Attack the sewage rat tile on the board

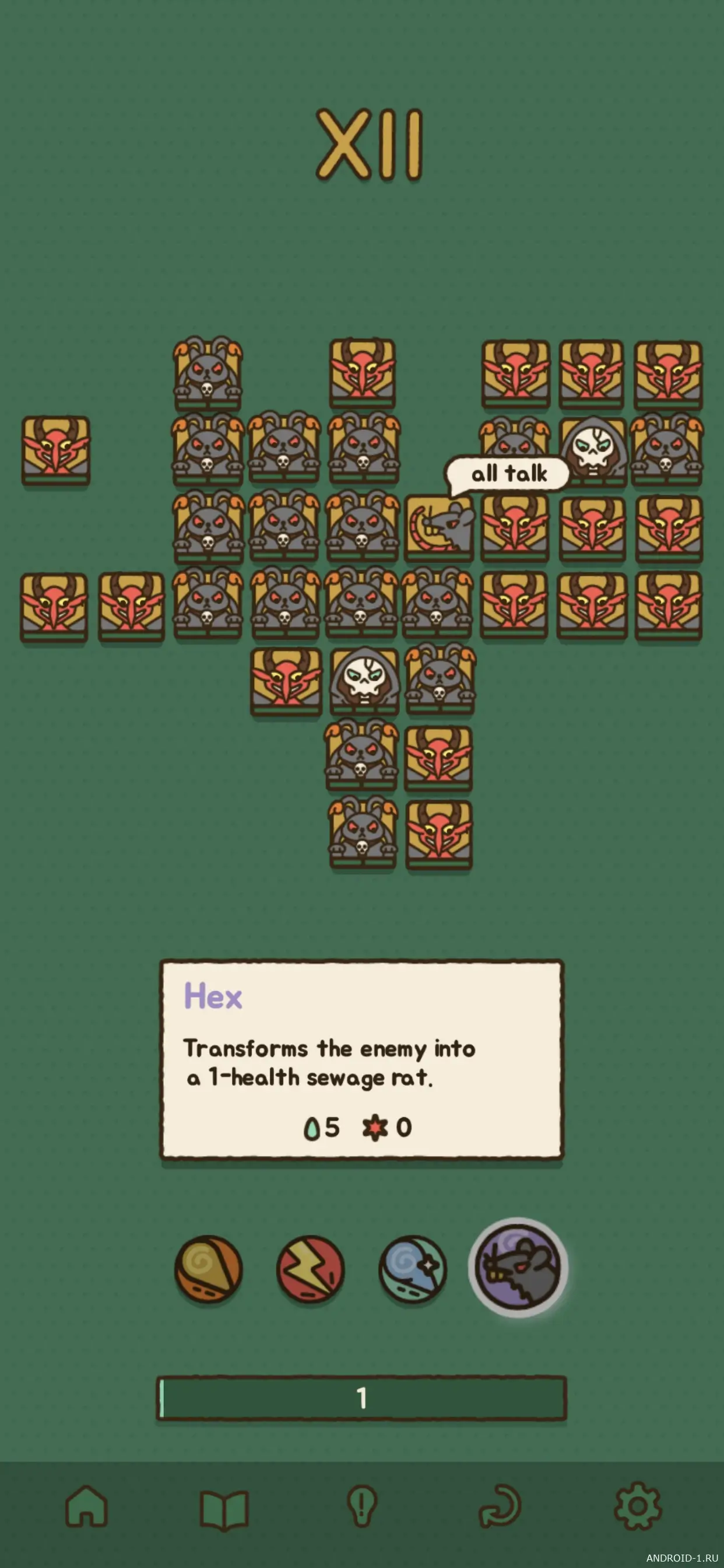pos(440,528)
